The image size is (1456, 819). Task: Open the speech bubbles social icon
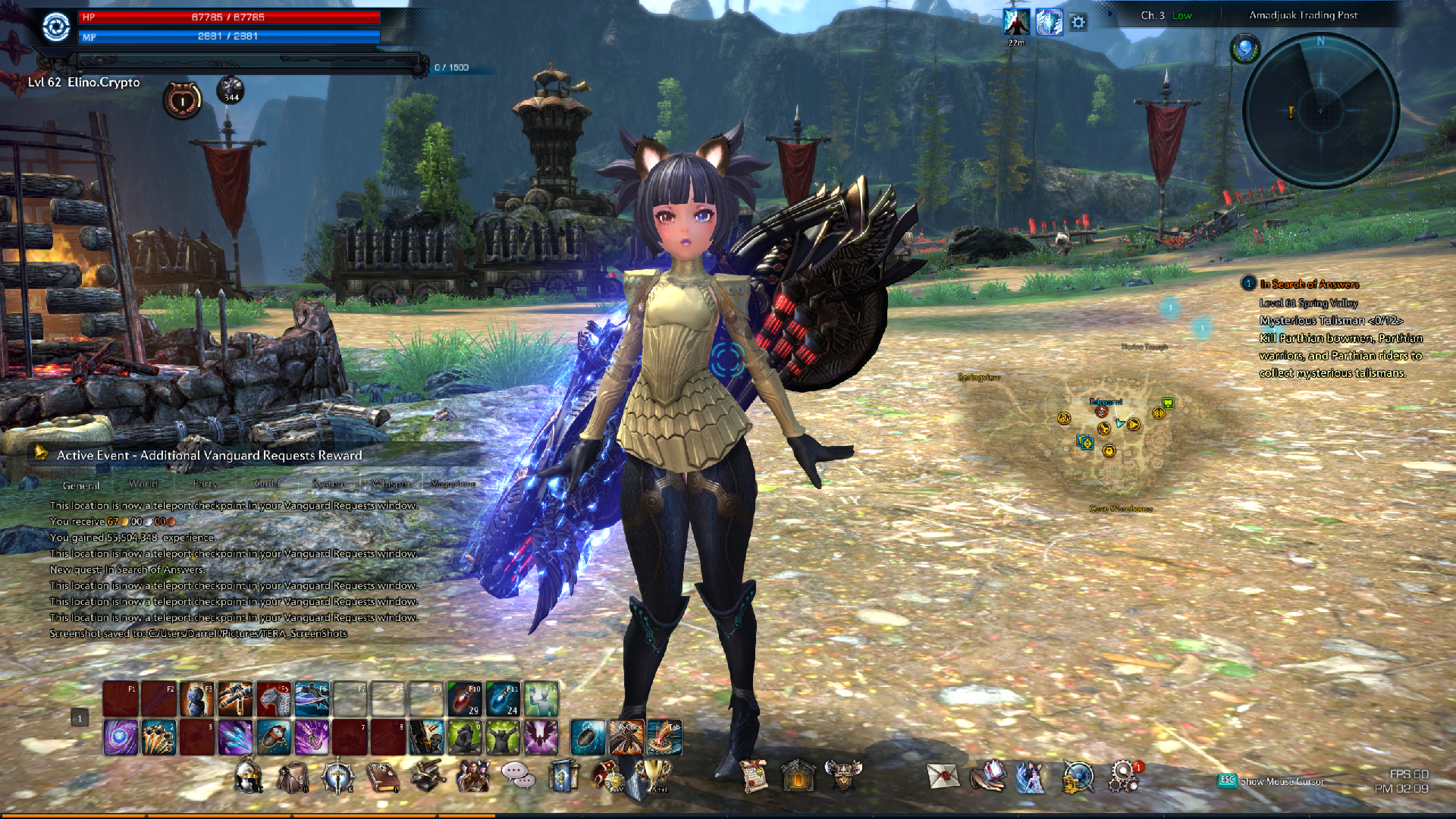point(517,776)
